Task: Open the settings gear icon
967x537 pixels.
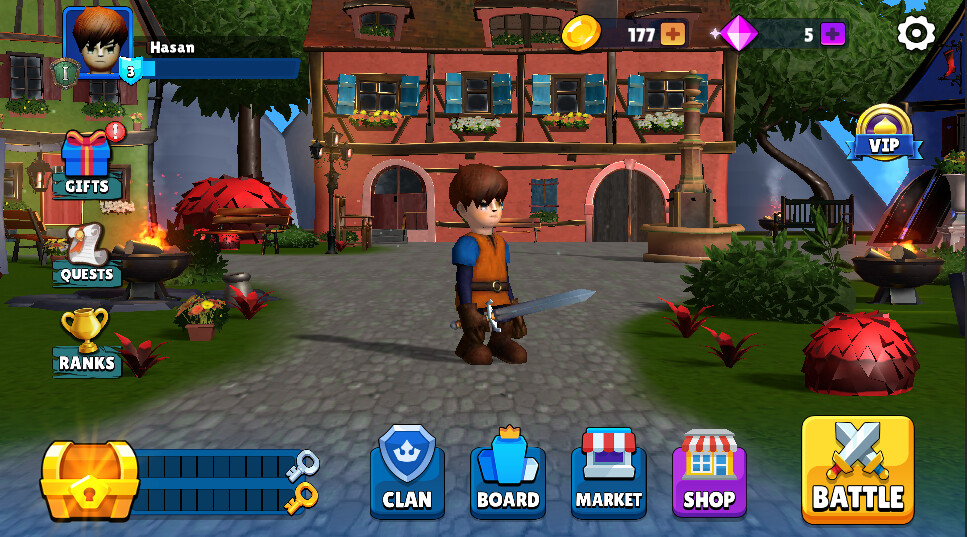Action: 915,34
